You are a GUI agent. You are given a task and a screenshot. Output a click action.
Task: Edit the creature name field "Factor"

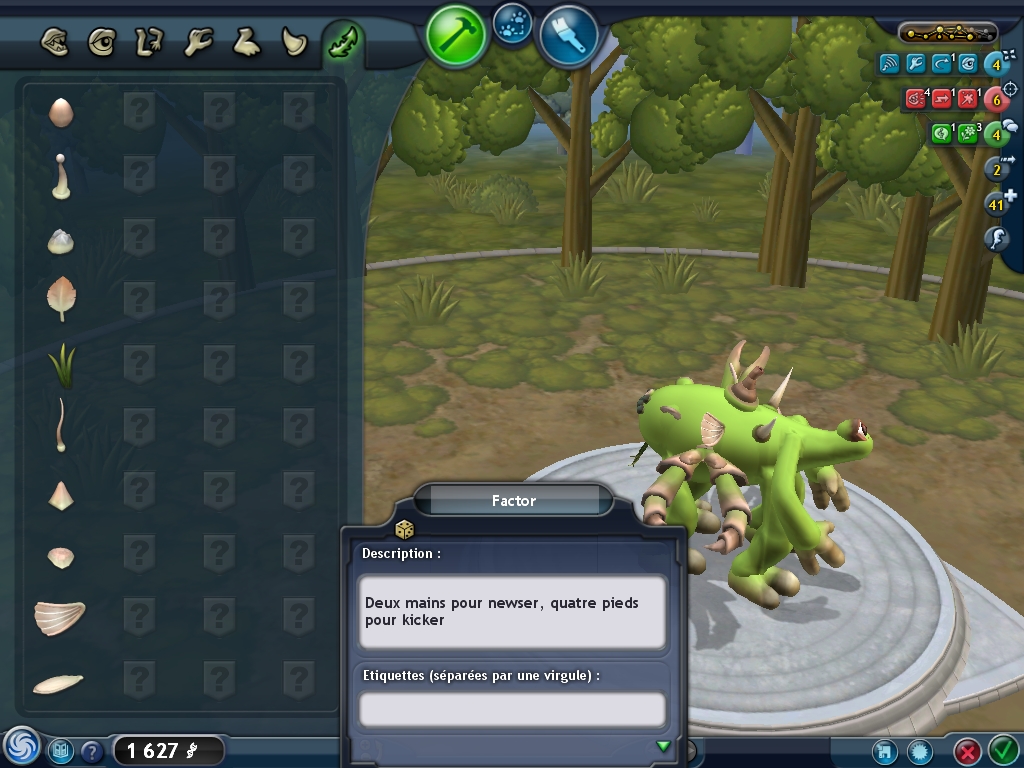[514, 500]
